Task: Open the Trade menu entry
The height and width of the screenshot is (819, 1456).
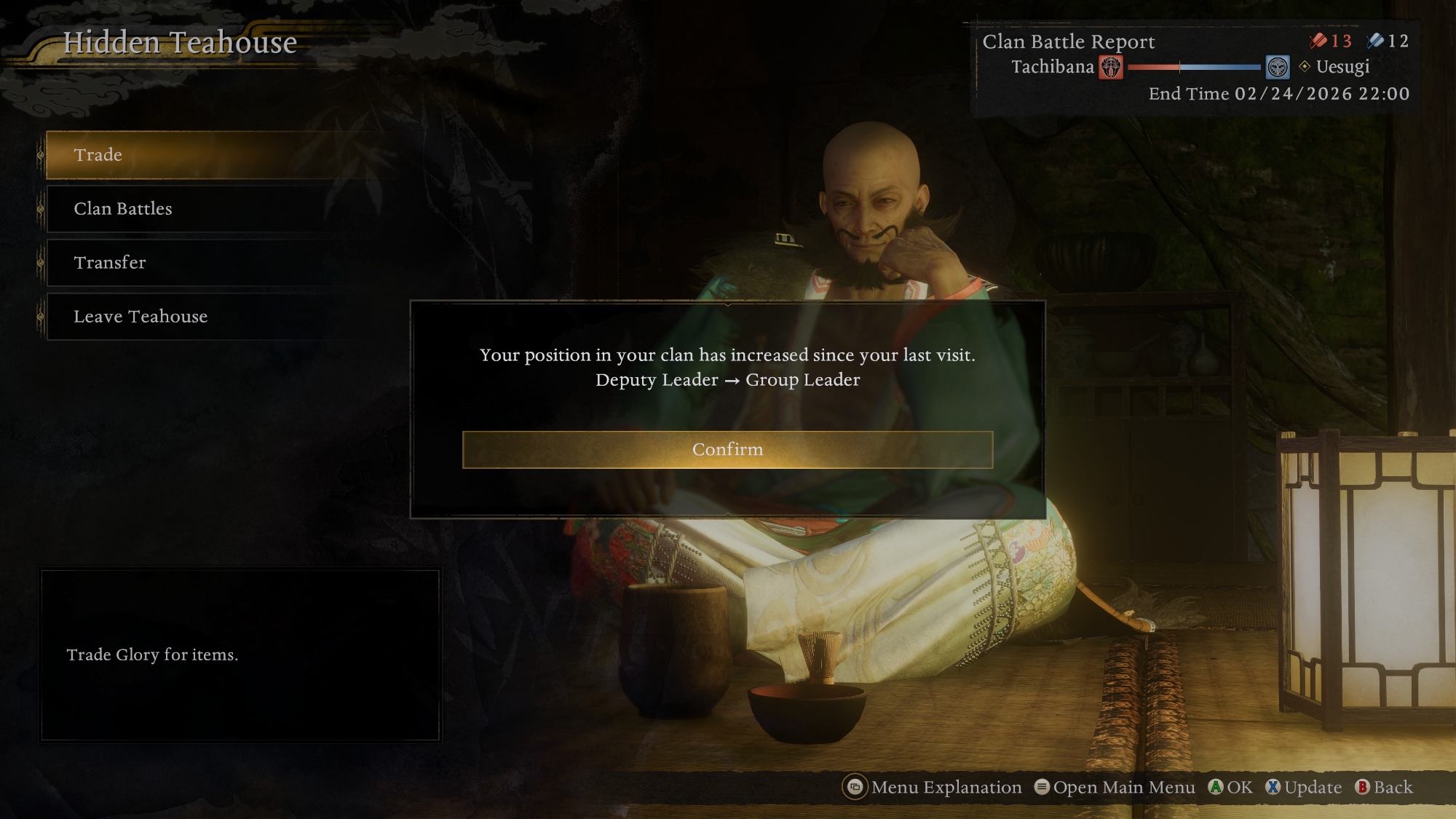Action: pyautogui.click(x=211, y=155)
